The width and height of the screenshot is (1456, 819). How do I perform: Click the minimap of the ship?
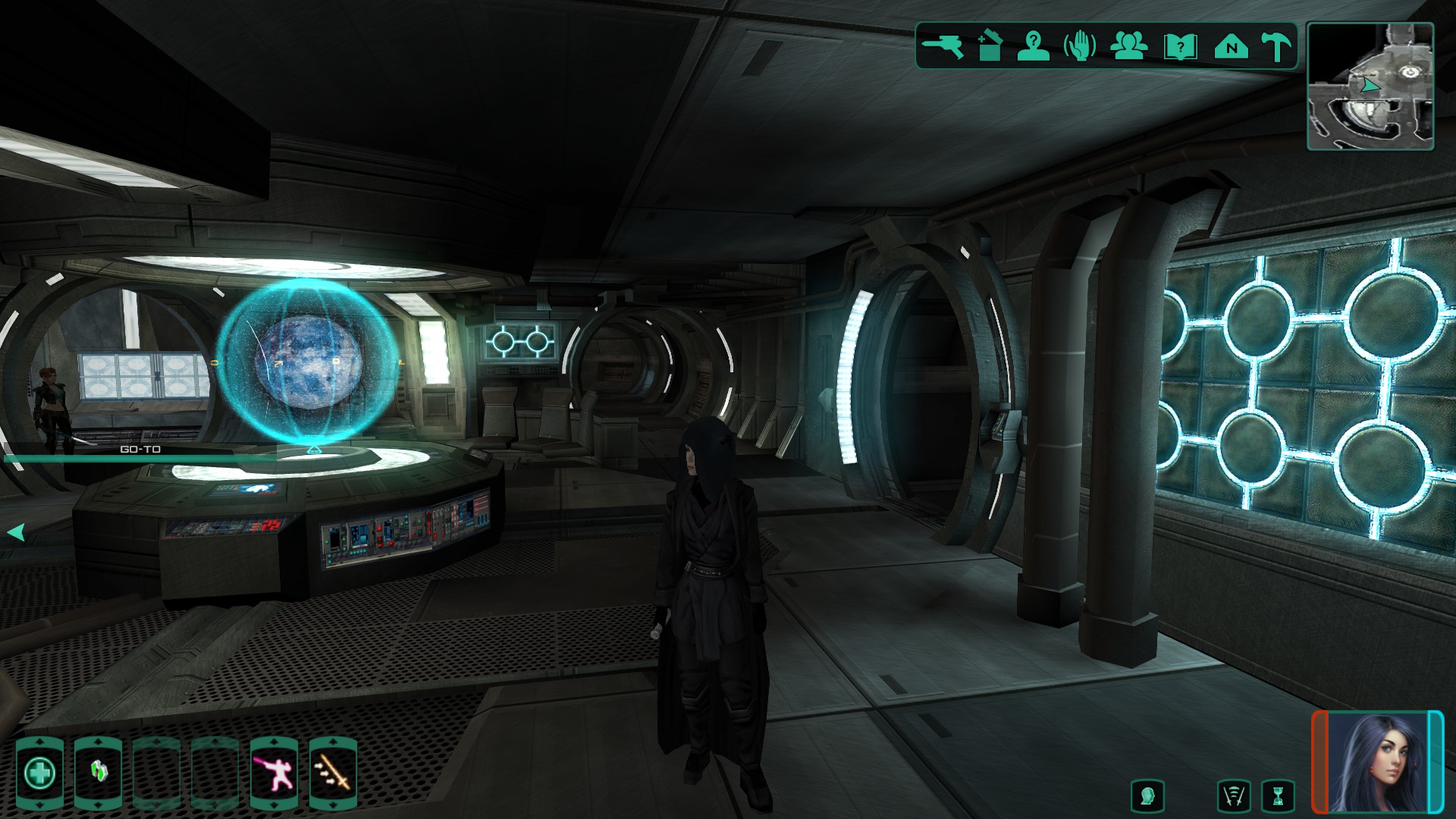pyautogui.click(x=1370, y=86)
